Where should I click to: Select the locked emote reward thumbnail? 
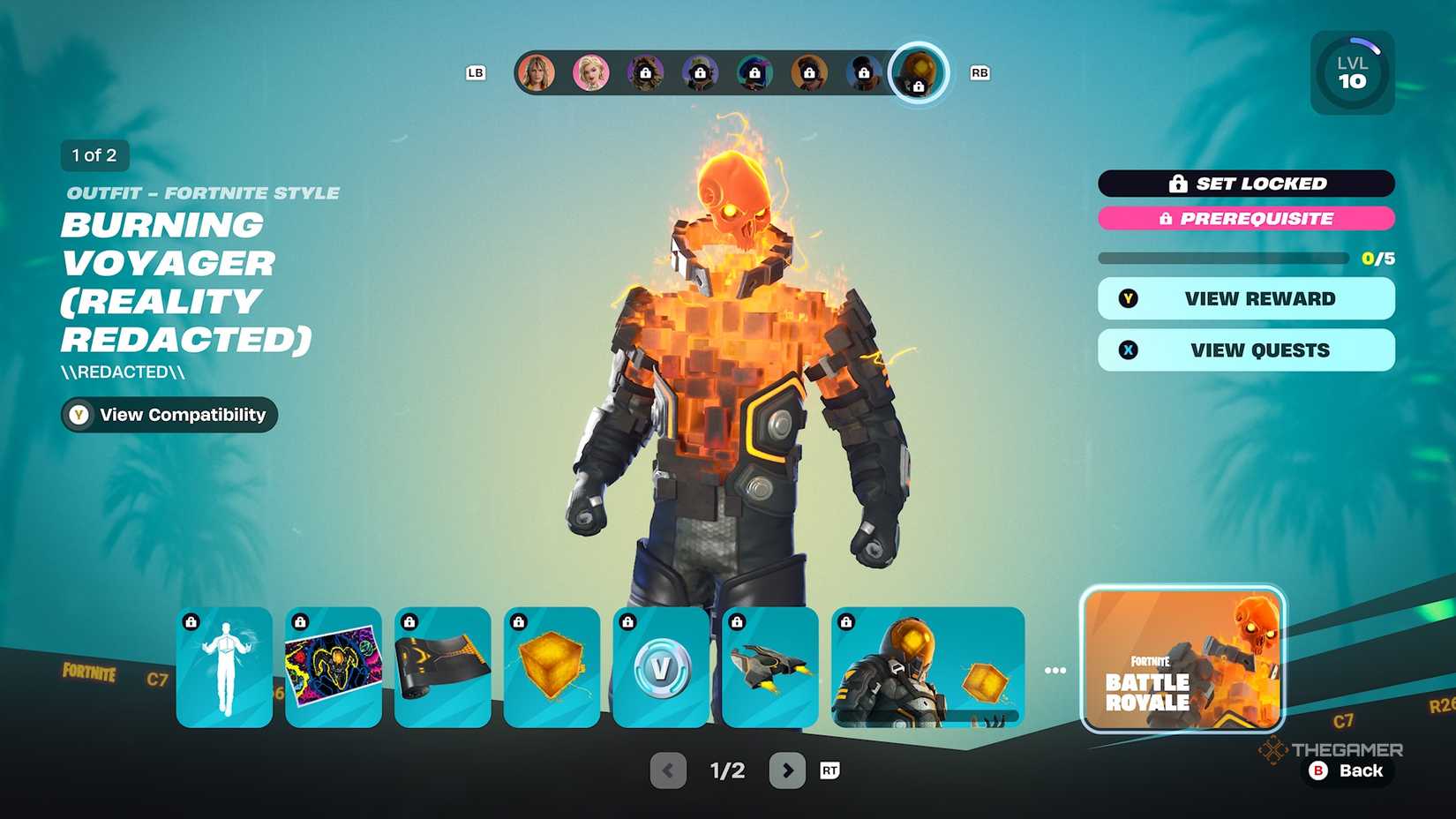[x=223, y=668]
